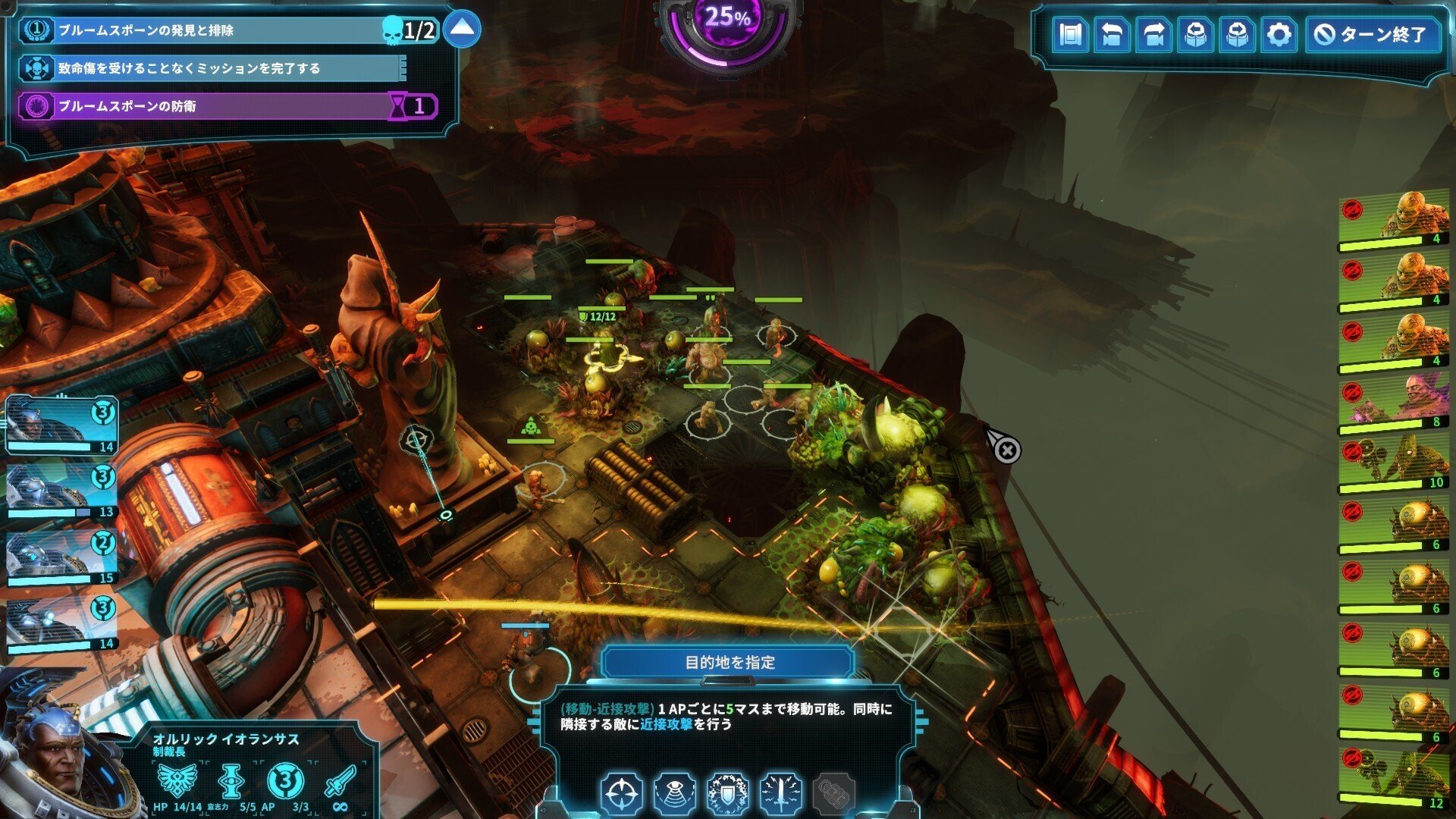
Task: Activate the eye overwatch ability
Action: pos(675,794)
